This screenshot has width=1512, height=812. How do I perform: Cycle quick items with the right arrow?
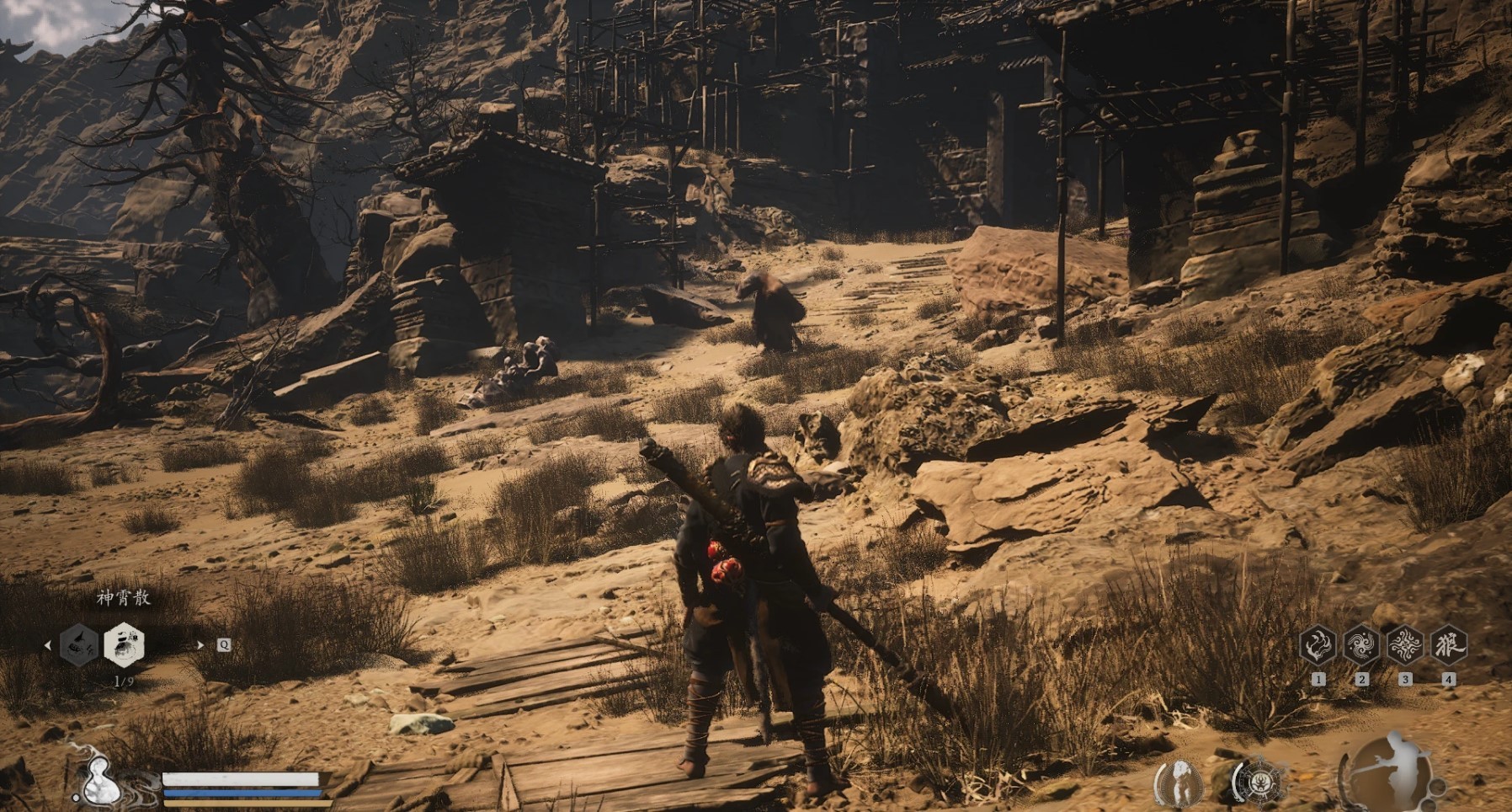[x=200, y=645]
